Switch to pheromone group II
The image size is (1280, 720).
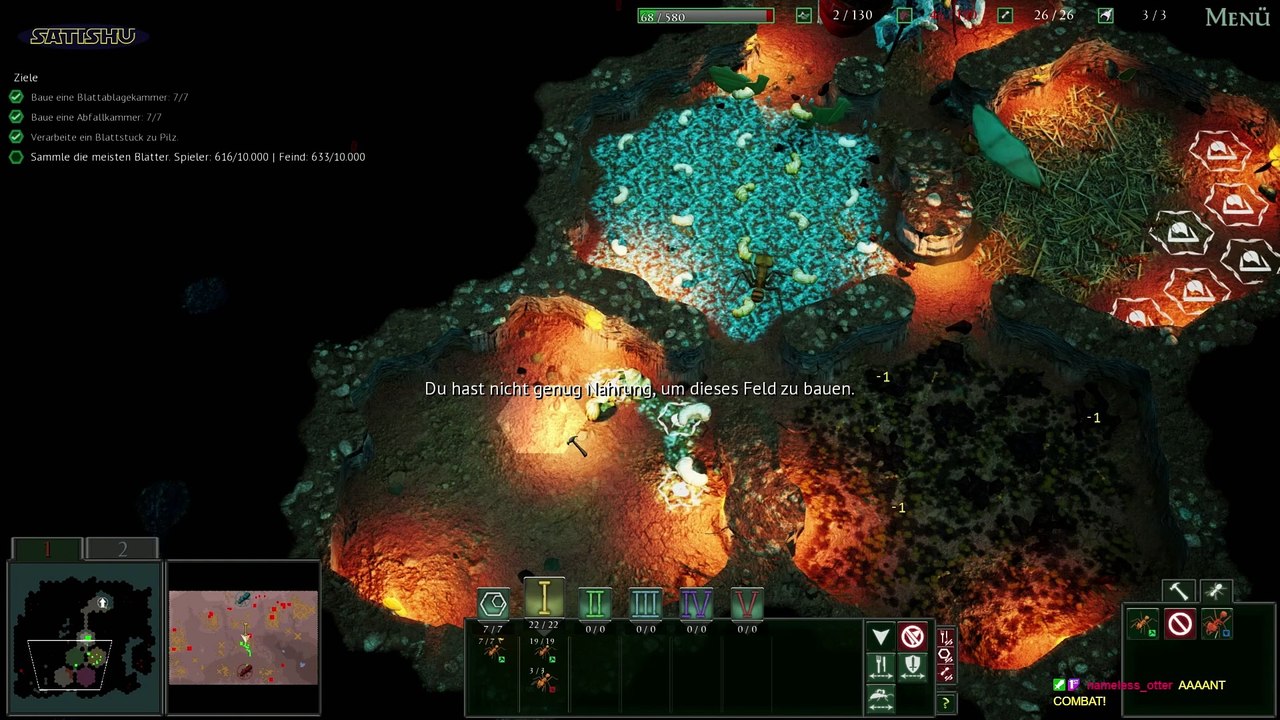(x=595, y=603)
